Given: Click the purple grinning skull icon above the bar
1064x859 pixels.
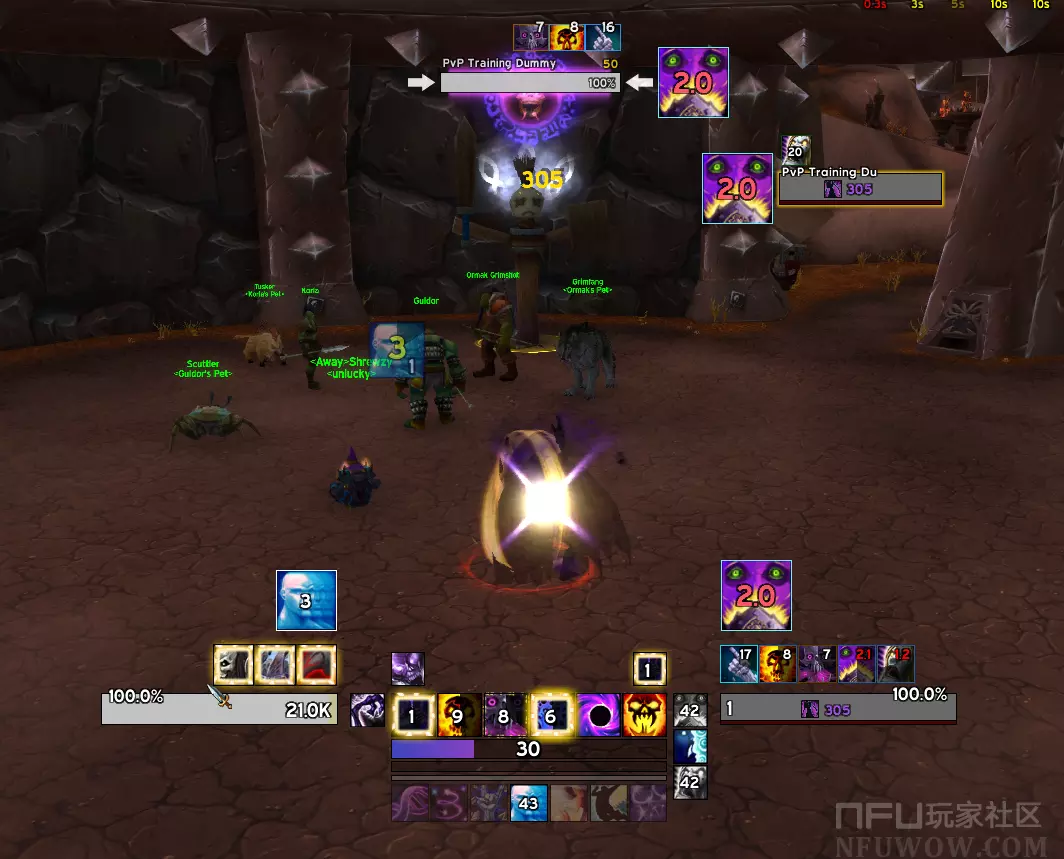Looking at the screenshot, I should pos(408,668).
